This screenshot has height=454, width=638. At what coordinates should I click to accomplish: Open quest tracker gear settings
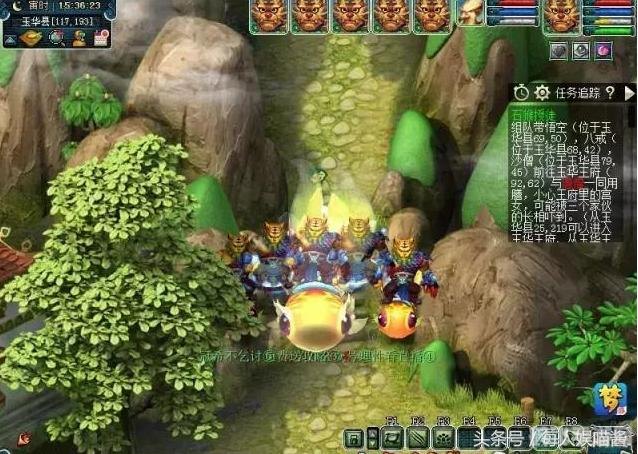click(542, 93)
